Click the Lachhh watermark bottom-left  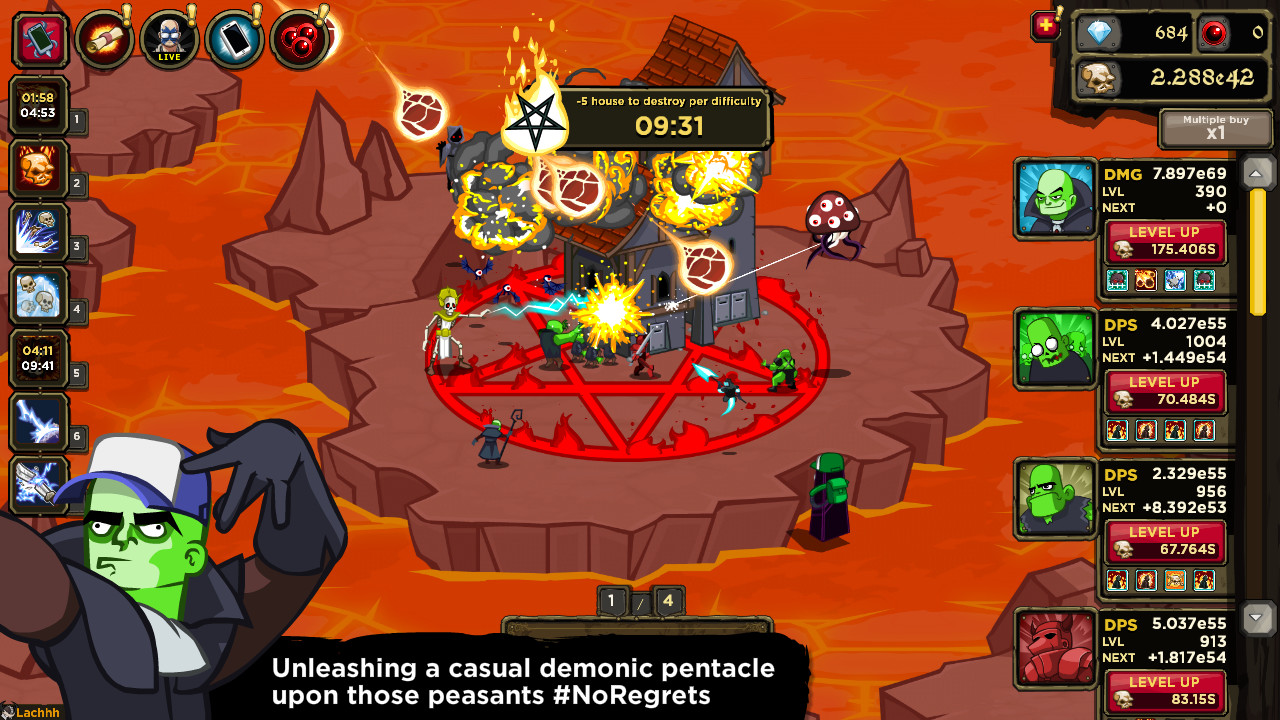point(28,712)
